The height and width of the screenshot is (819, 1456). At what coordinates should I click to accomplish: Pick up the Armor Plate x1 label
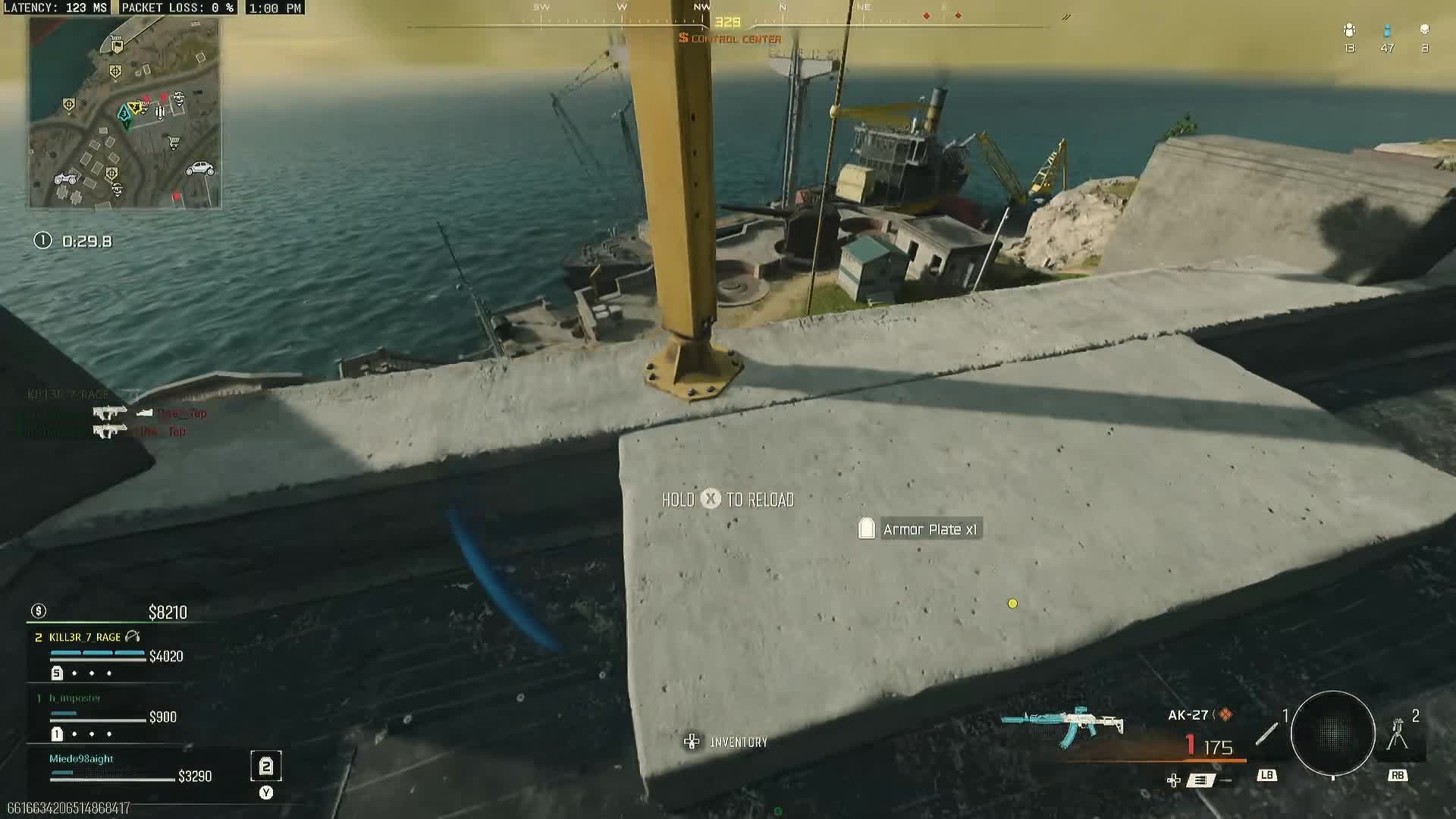pos(919,529)
